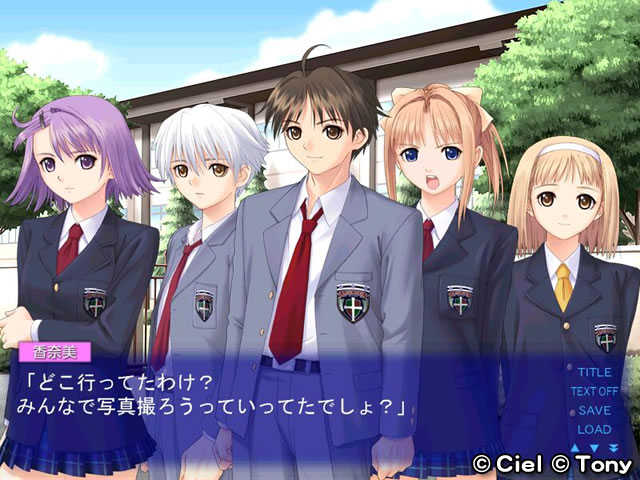The height and width of the screenshot is (480, 640).
Task: Hide the dialogue with TEXT OFF
Action: pos(594,391)
